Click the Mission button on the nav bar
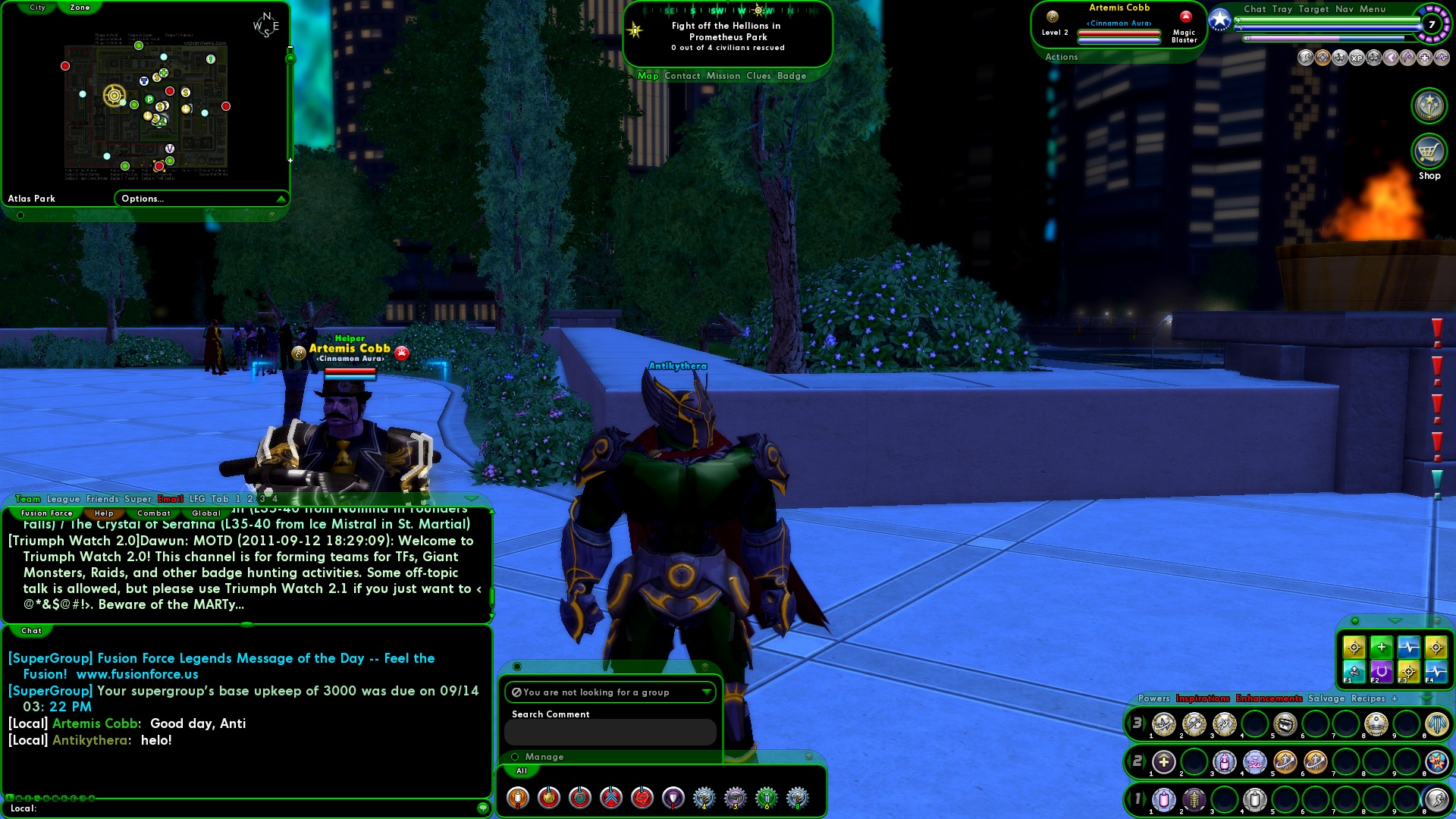This screenshot has height=819, width=1456. click(724, 76)
